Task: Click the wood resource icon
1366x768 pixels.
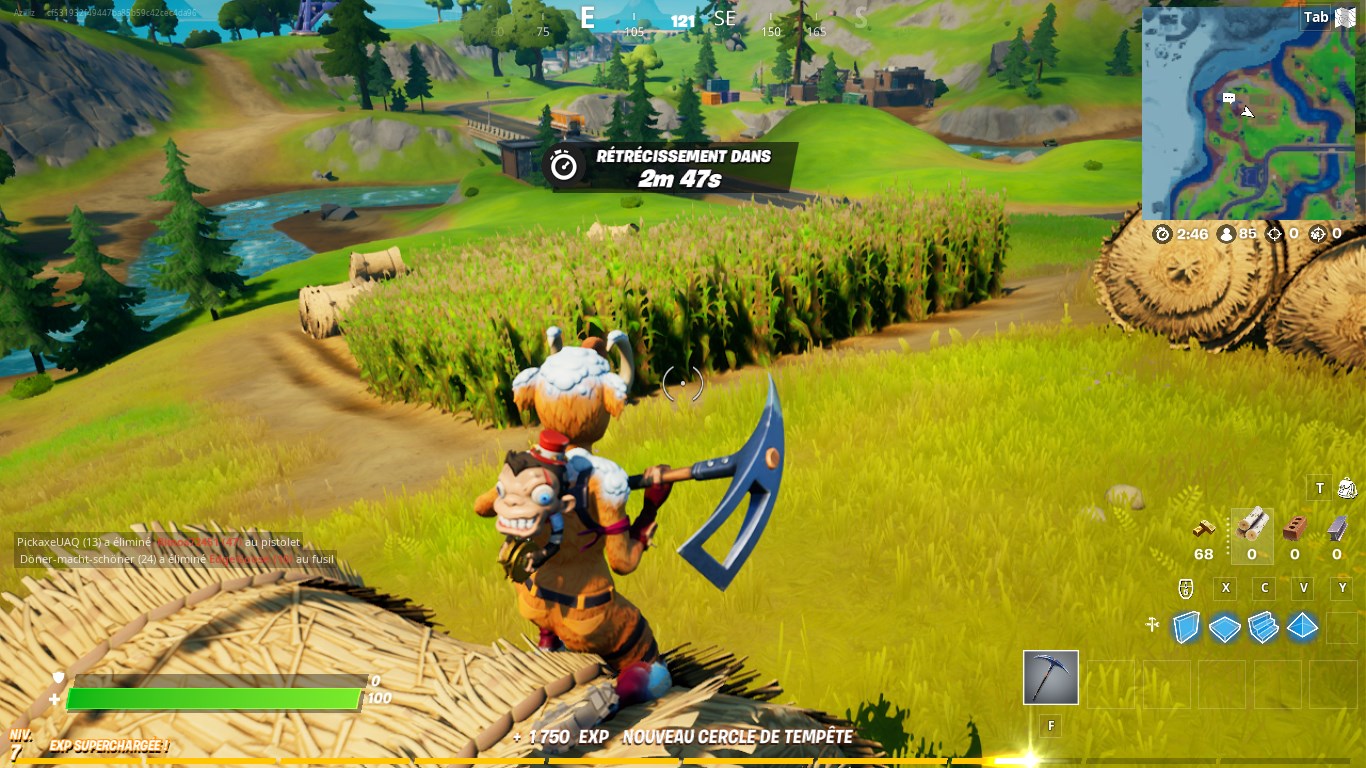Action: tap(1252, 527)
